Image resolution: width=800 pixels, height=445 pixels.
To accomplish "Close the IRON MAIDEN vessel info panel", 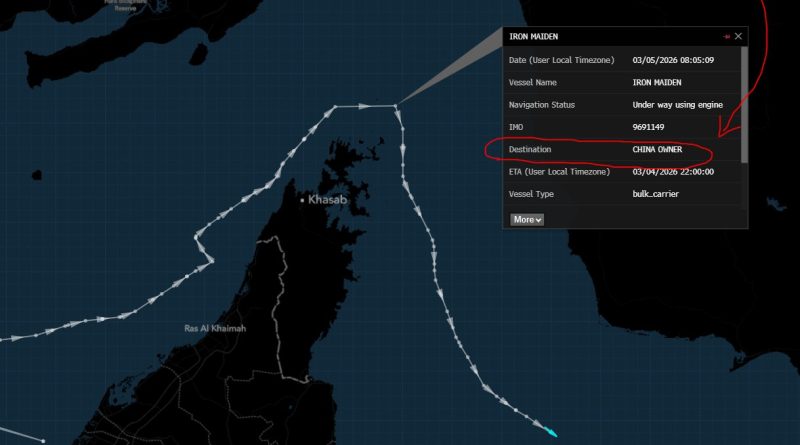I will point(739,36).
